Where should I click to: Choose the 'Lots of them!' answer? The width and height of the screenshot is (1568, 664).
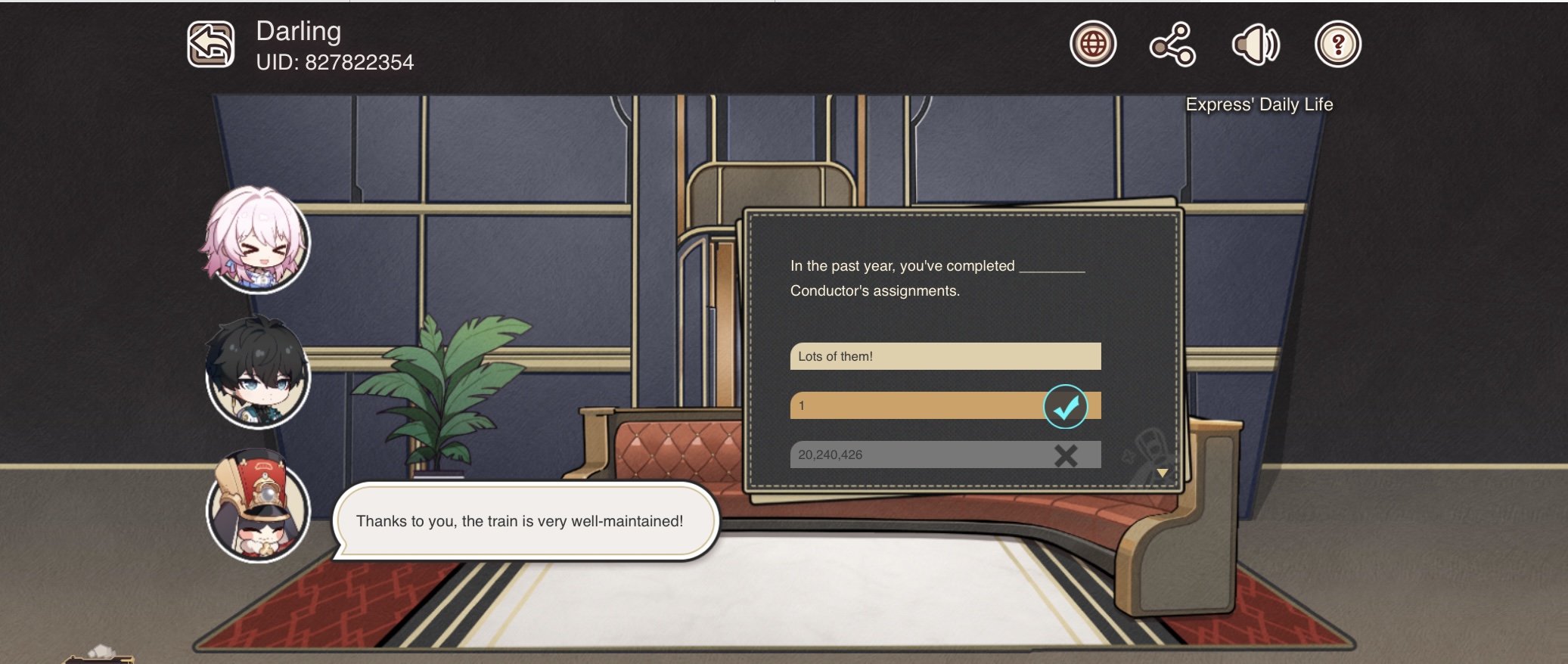(945, 355)
